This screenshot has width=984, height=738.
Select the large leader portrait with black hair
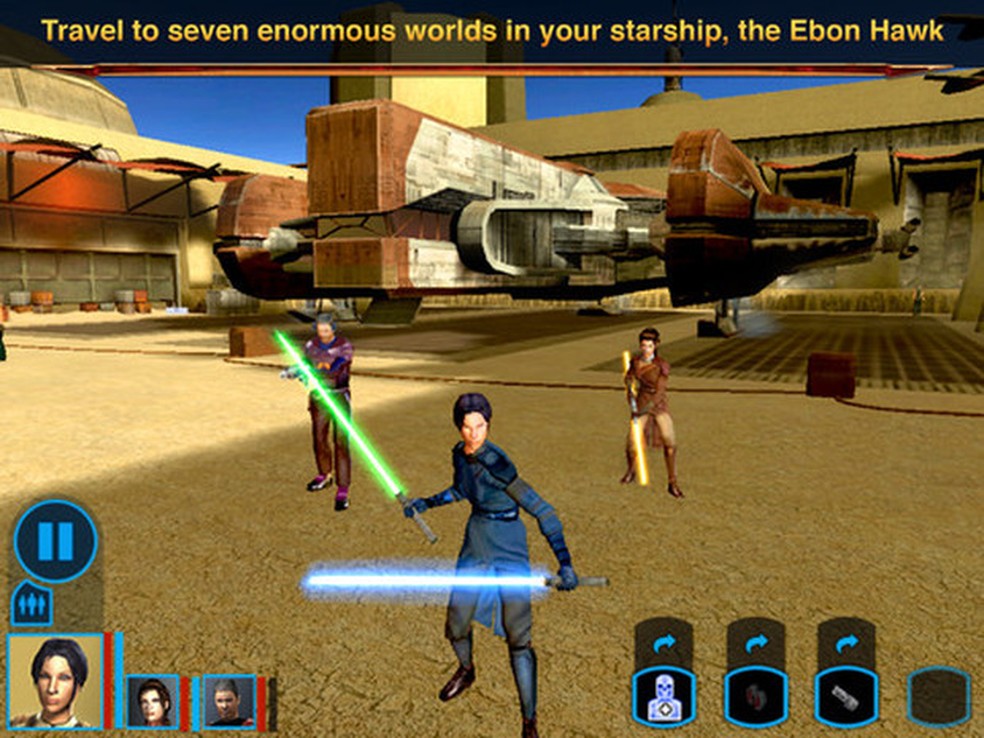pos(55,680)
